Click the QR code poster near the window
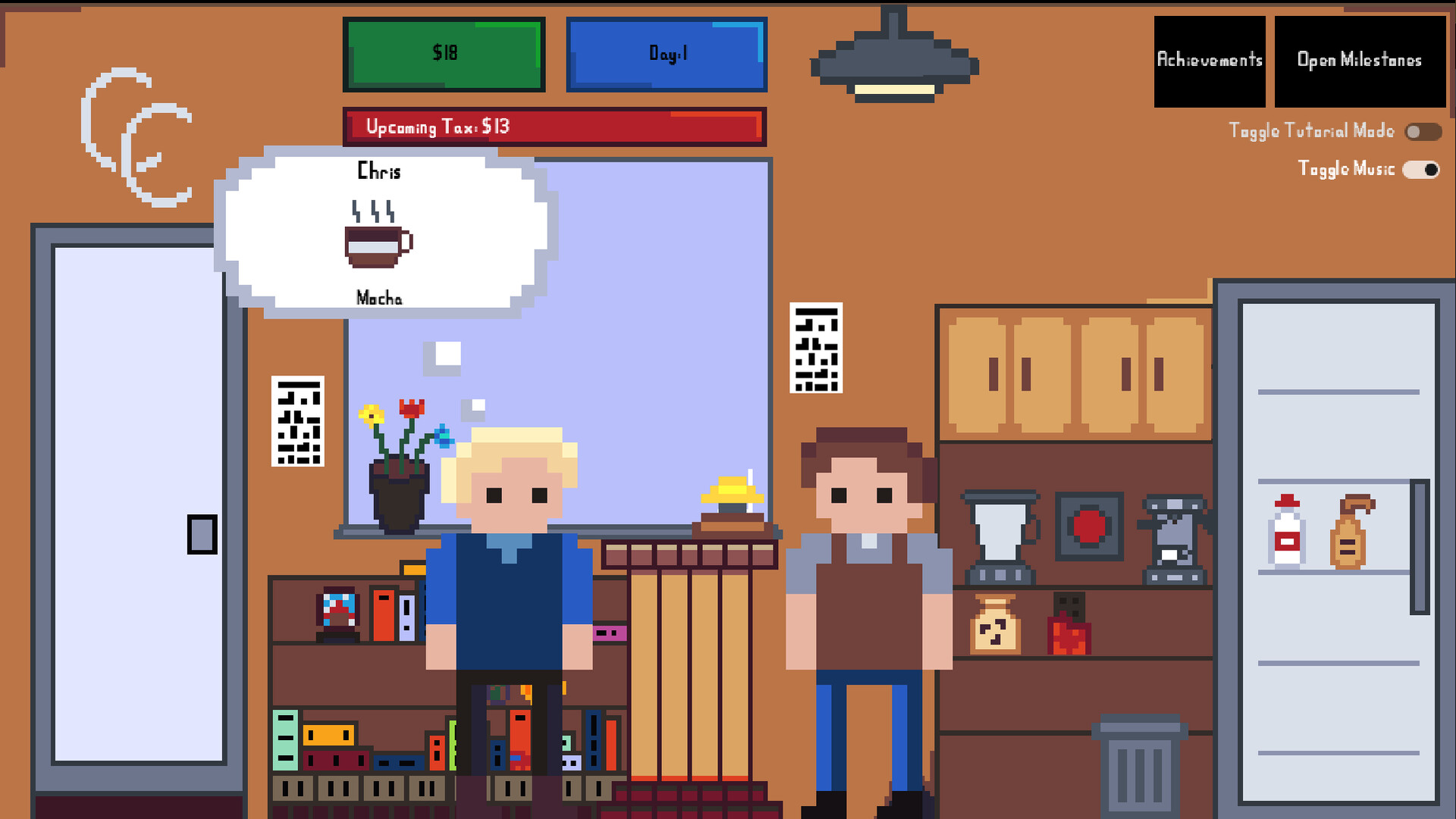Image resolution: width=1456 pixels, height=819 pixels. click(x=298, y=421)
